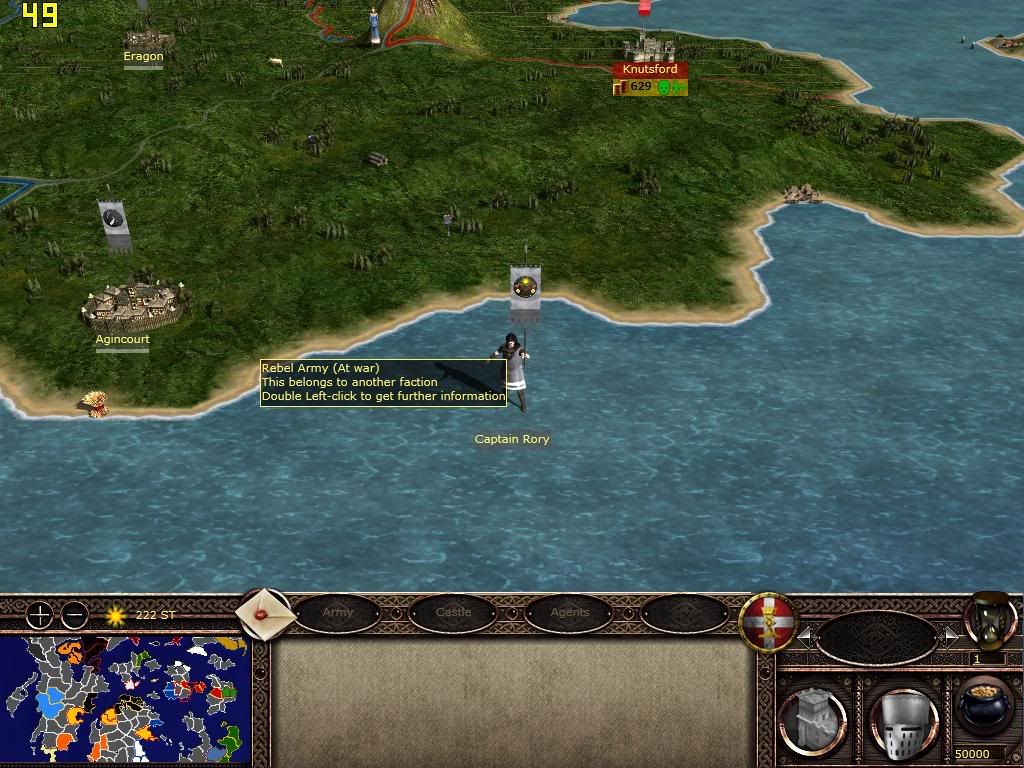Open recruitment with the knight helmet button
Viewport: 1024px width, 768px height.
click(903, 720)
